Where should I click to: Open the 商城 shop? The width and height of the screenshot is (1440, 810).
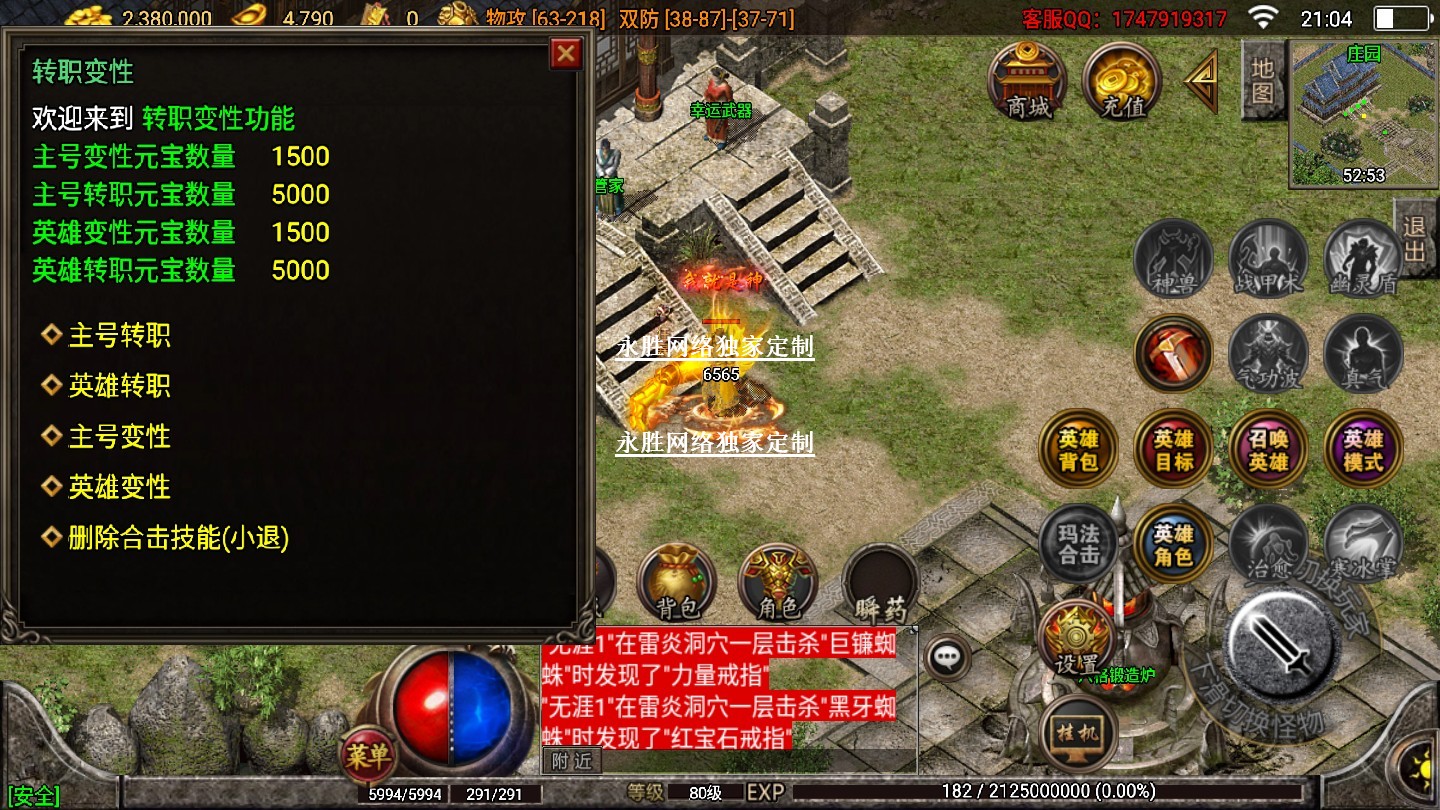pos(1027,80)
